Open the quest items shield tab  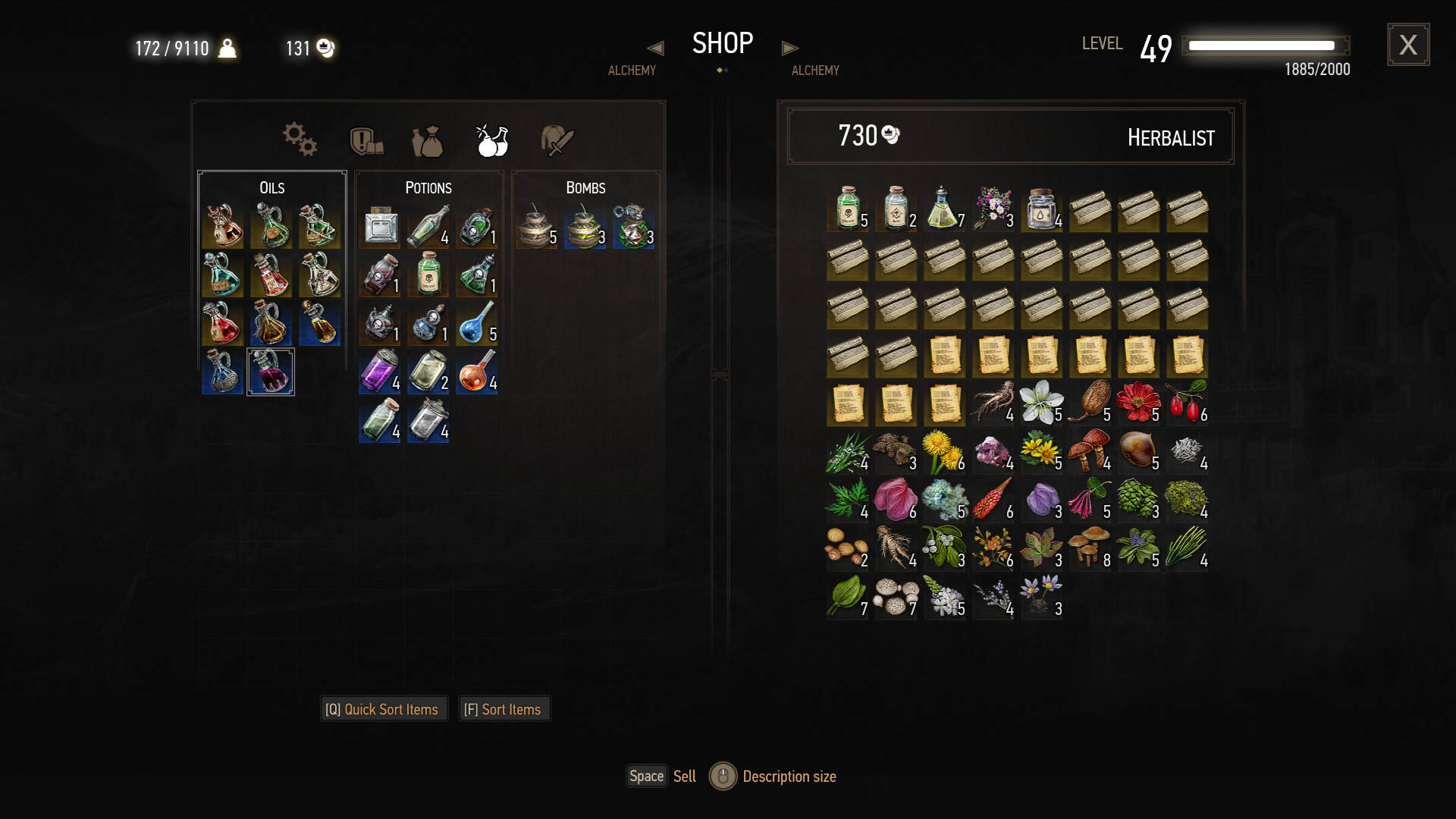pyautogui.click(x=366, y=141)
